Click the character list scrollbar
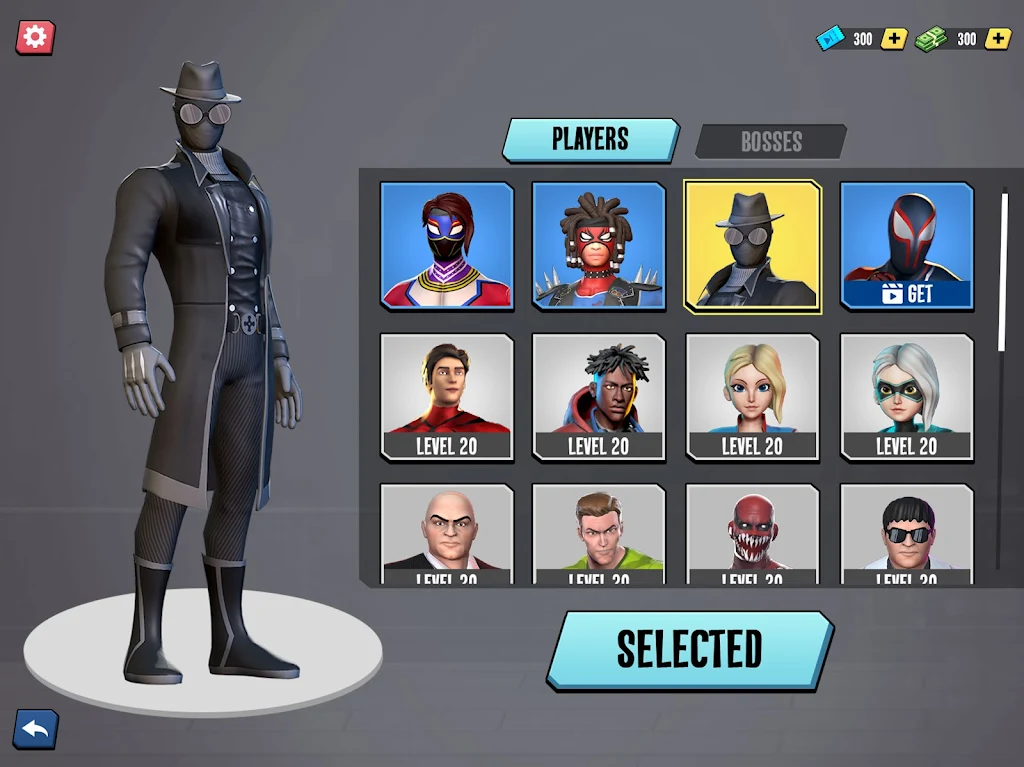 [x=1003, y=270]
